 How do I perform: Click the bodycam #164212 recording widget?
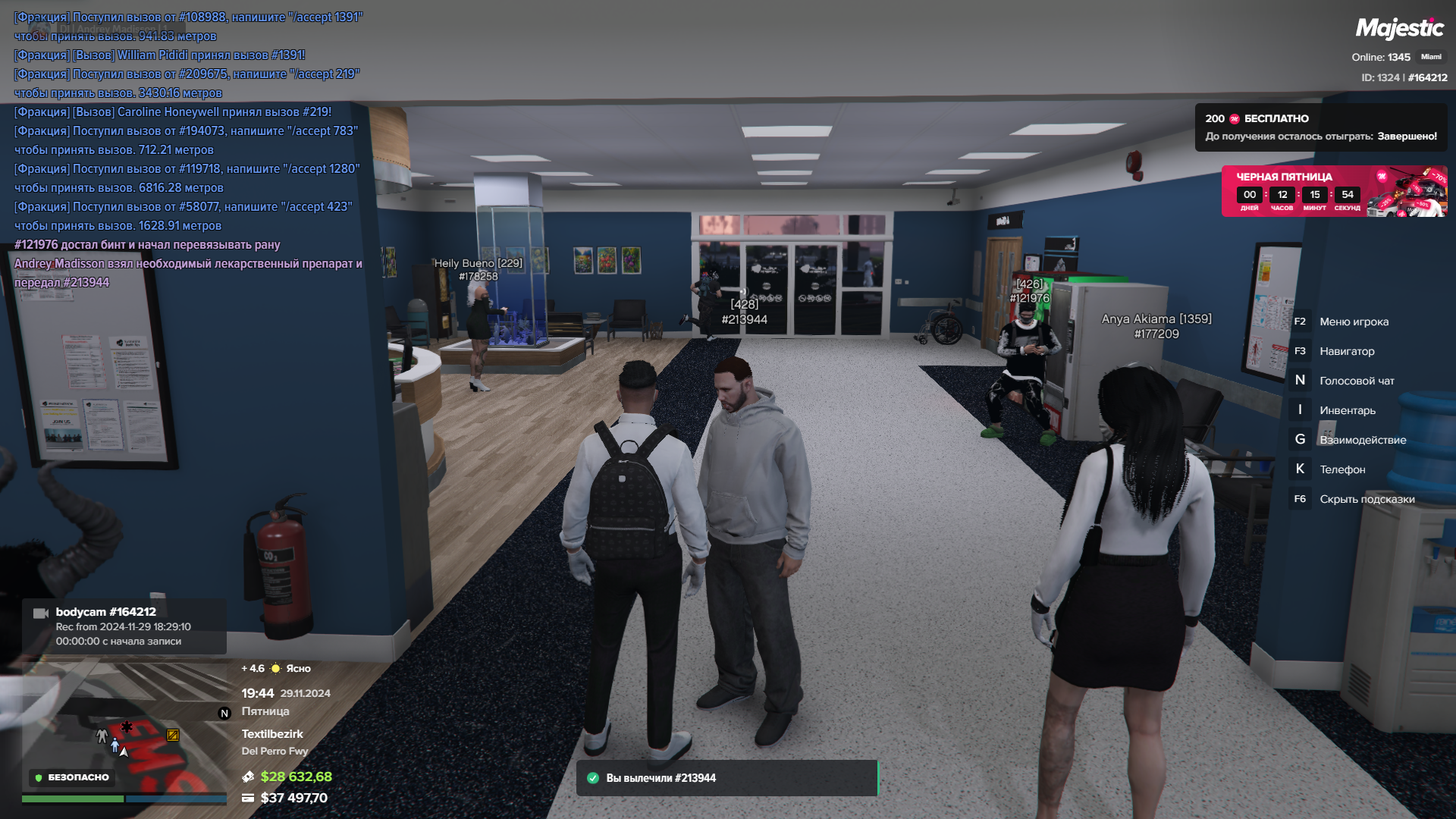click(124, 626)
